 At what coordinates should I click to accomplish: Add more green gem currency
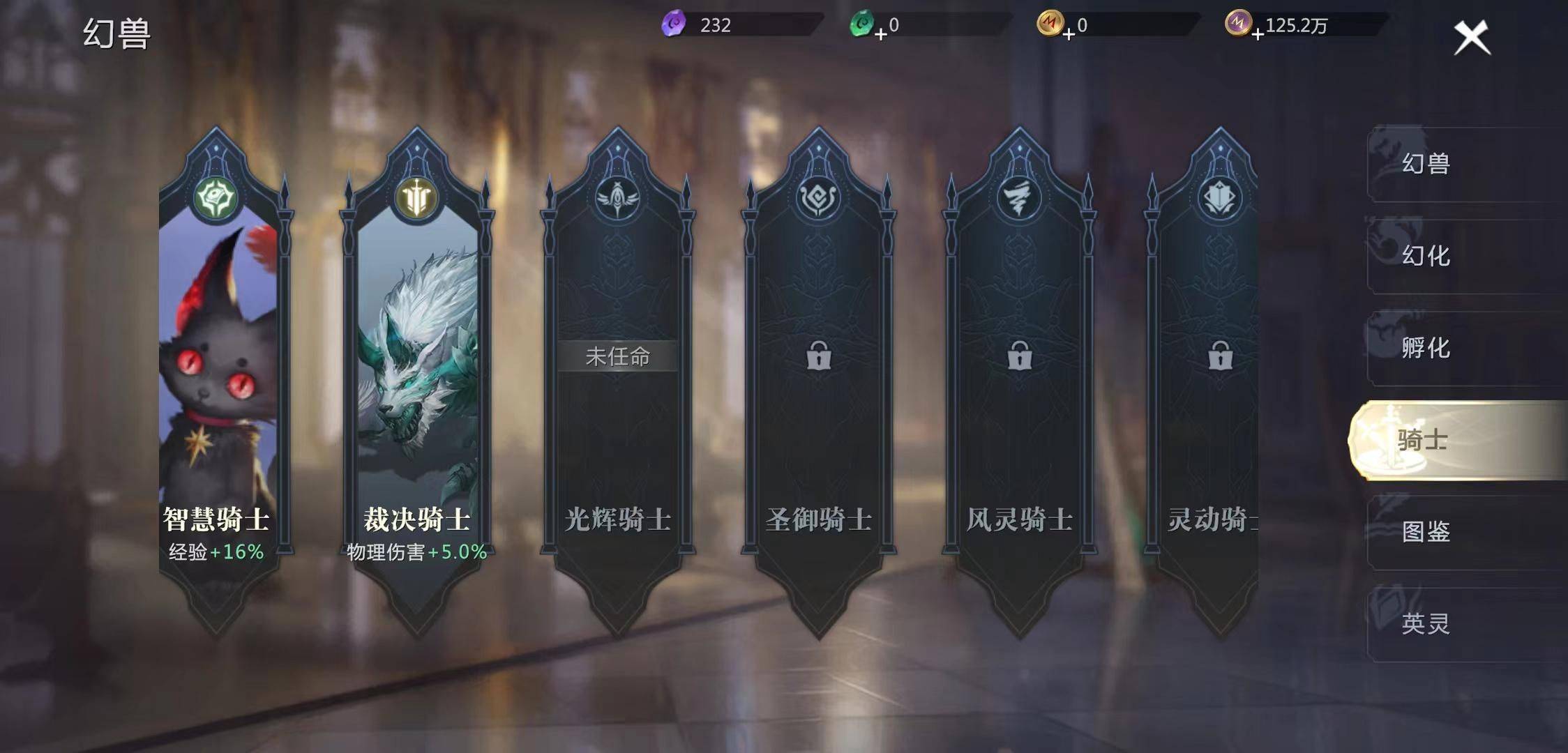[x=881, y=33]
